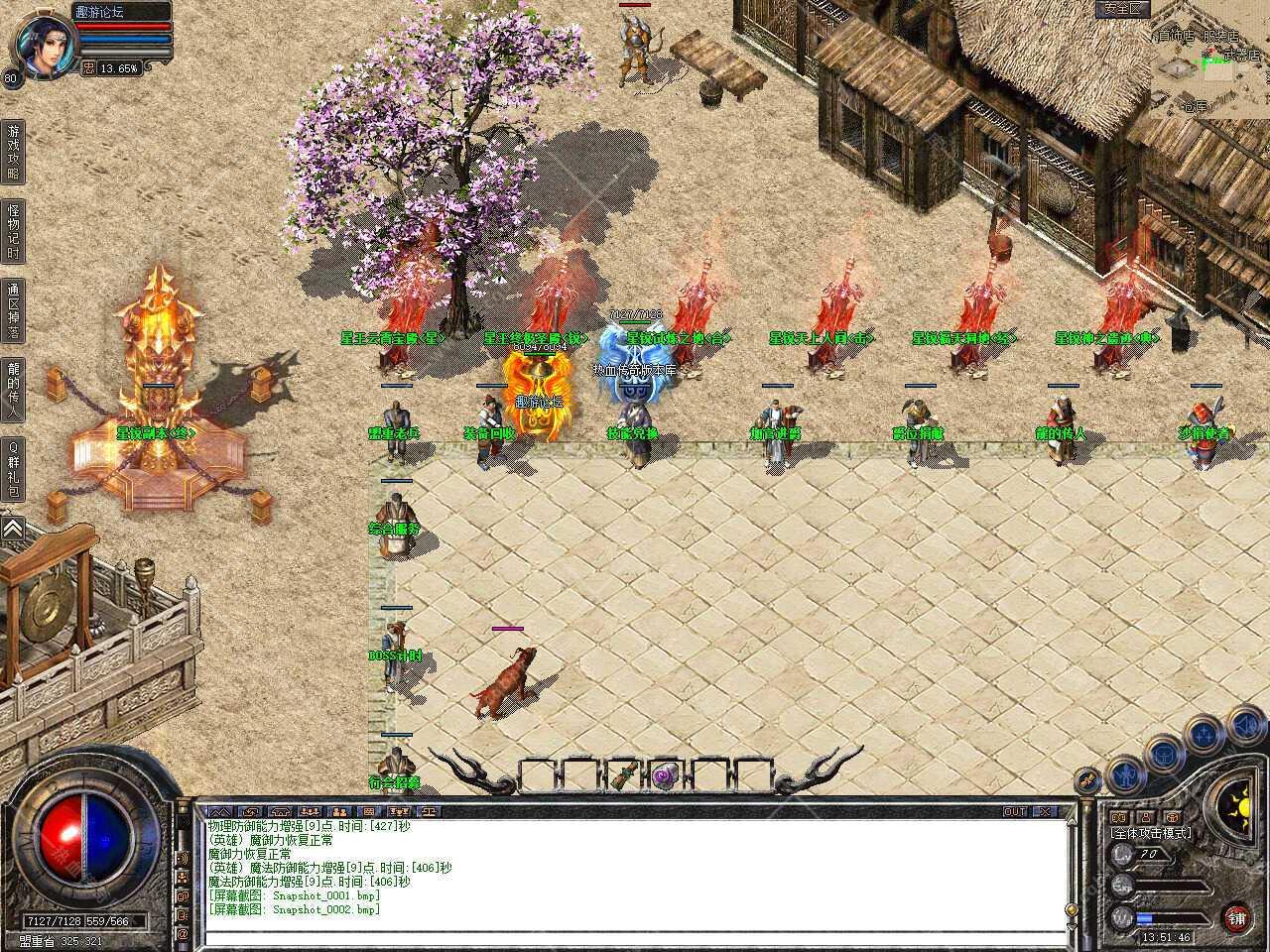Click the book icon left of the chat window
Viewport: 1270px width, 952px height.
(x=183, y=897)
